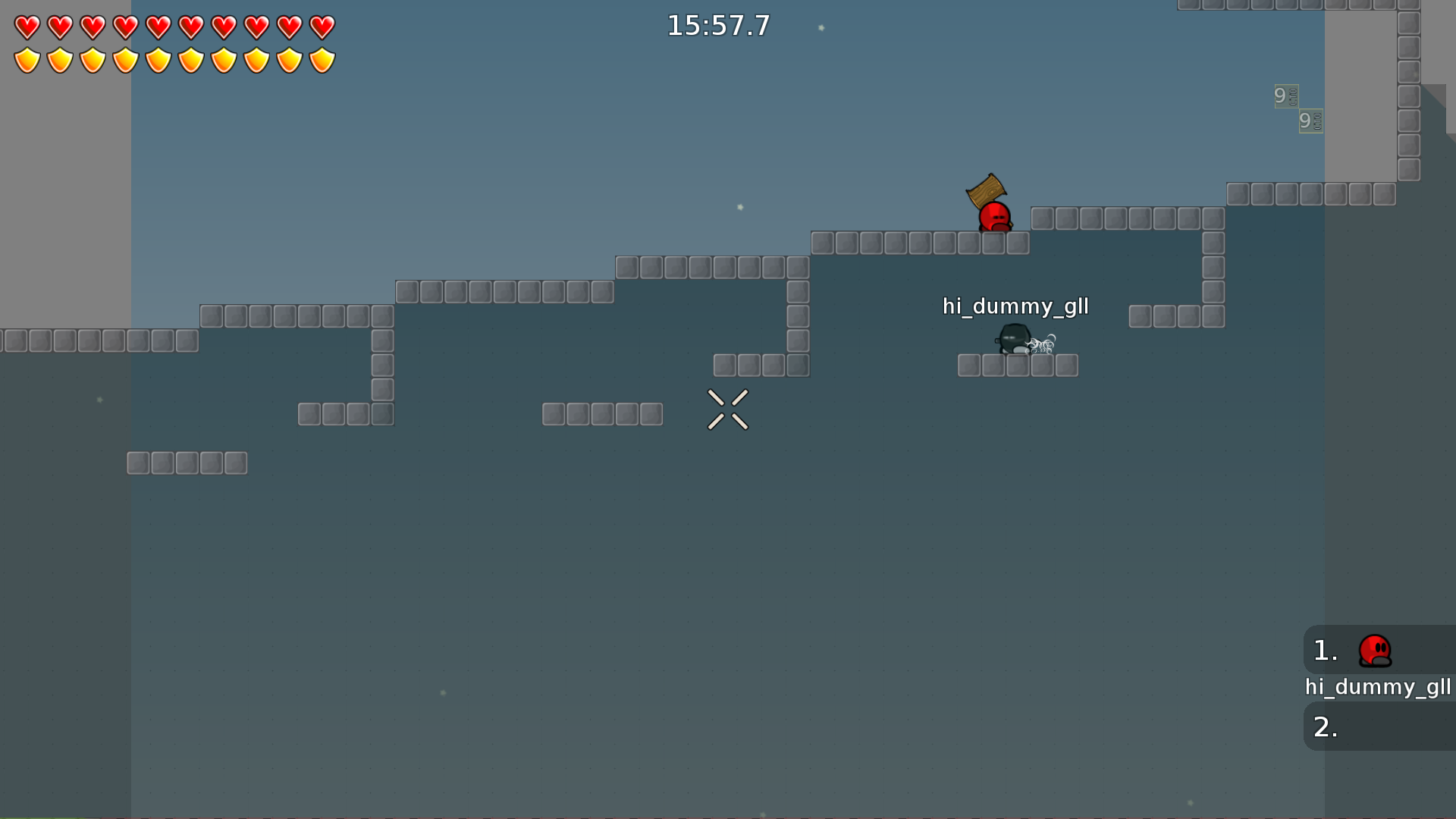Select the lower speed-up tile marked 9
The width and height of the screenshot is (1456, 819).
[1310, 121]
